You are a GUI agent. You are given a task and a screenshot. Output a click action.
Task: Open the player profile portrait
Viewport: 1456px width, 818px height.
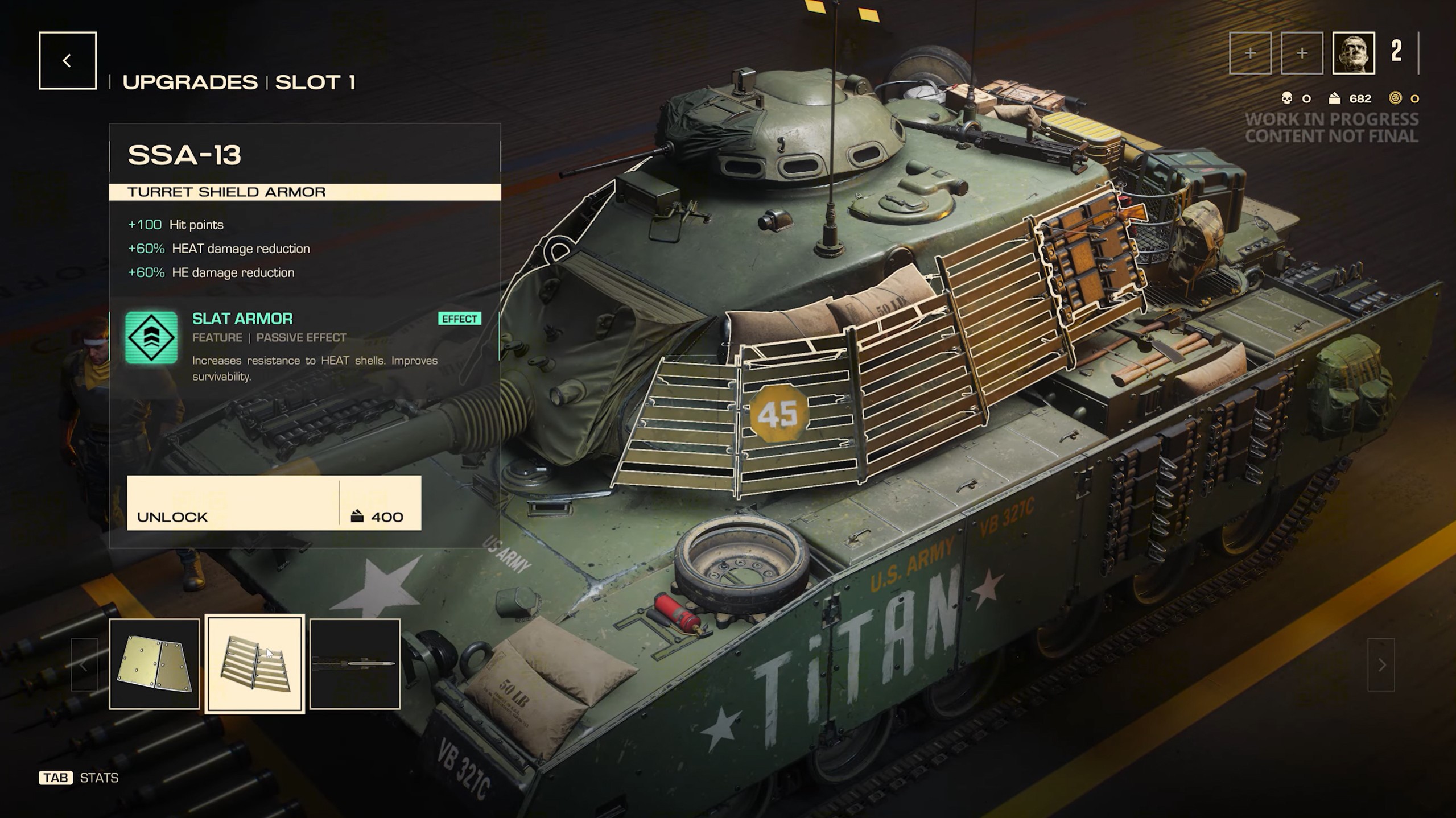tap(1353, 53)
